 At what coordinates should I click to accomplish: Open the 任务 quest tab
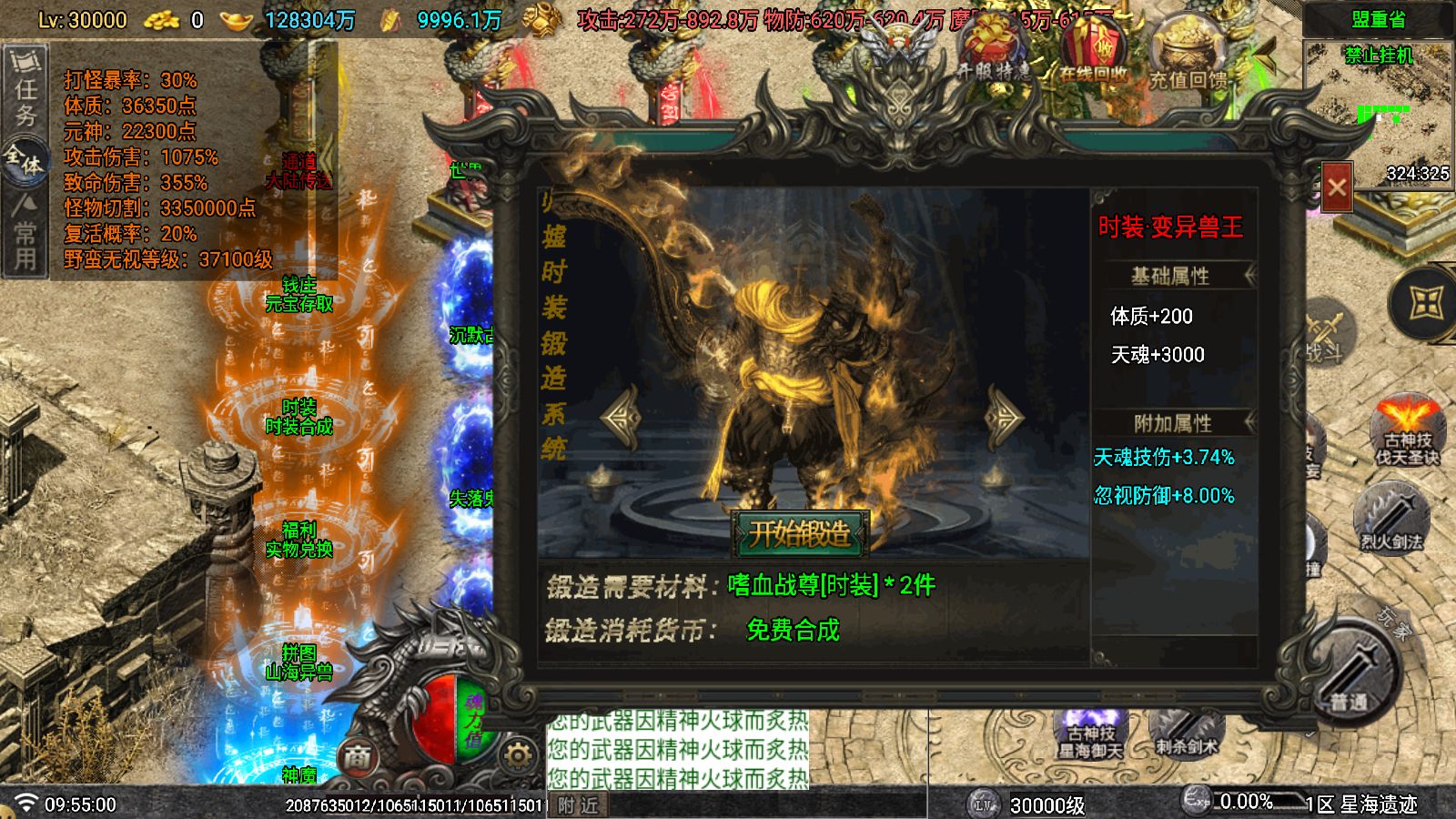click(x=25, y=91)
